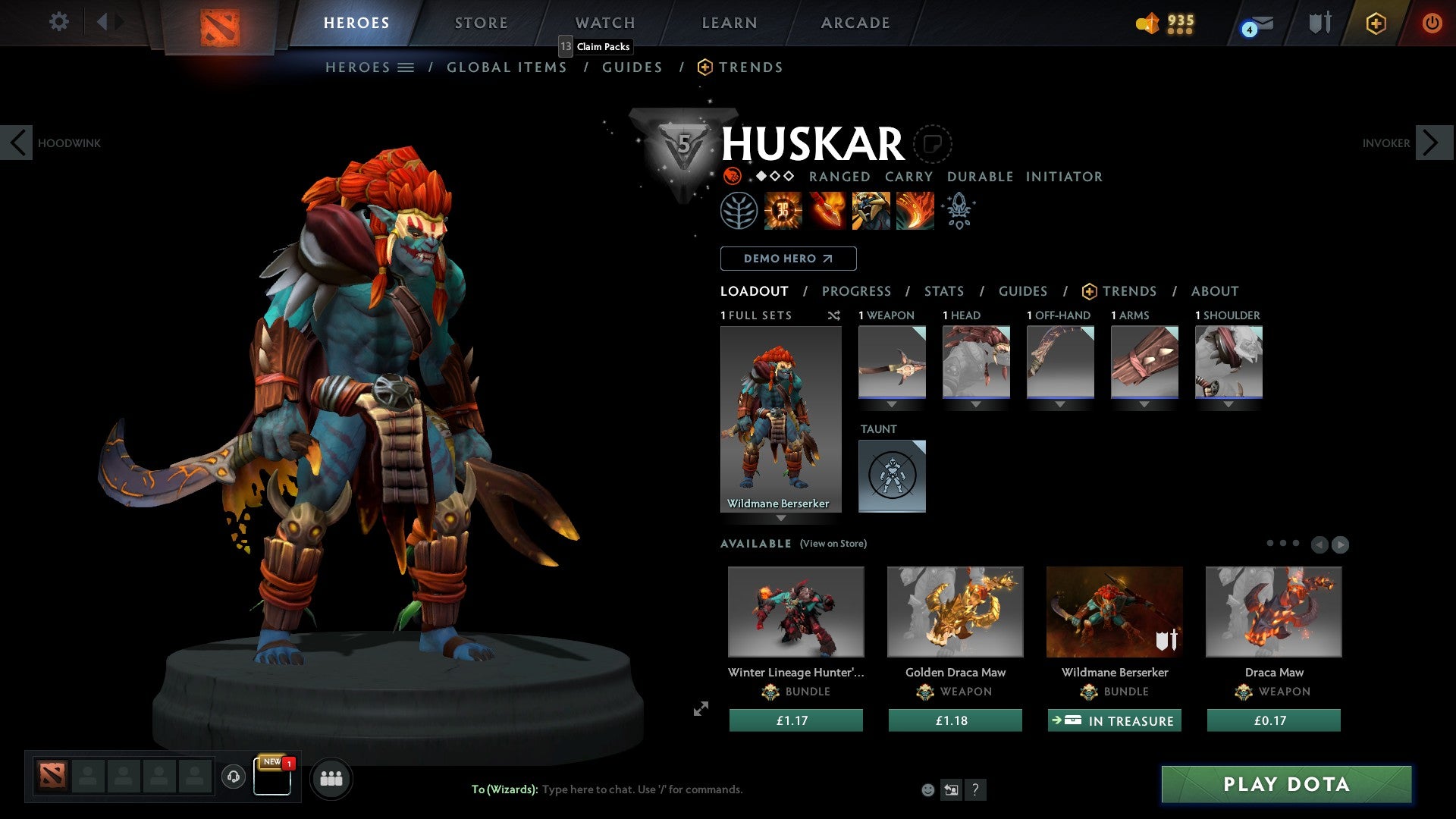Click the Berserker's Blood ability icon

[x=871, y=211]
